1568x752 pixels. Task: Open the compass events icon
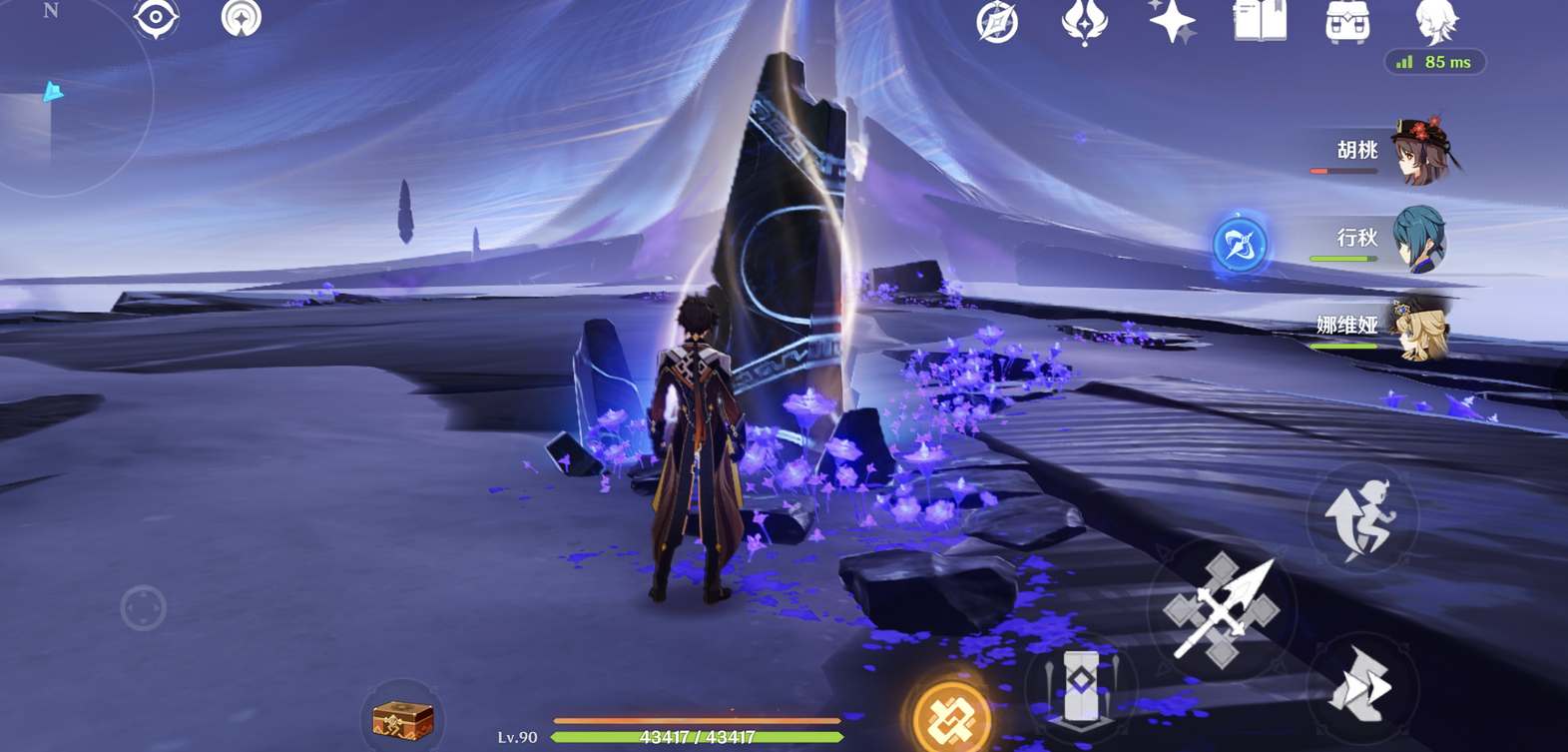[997, 21]
